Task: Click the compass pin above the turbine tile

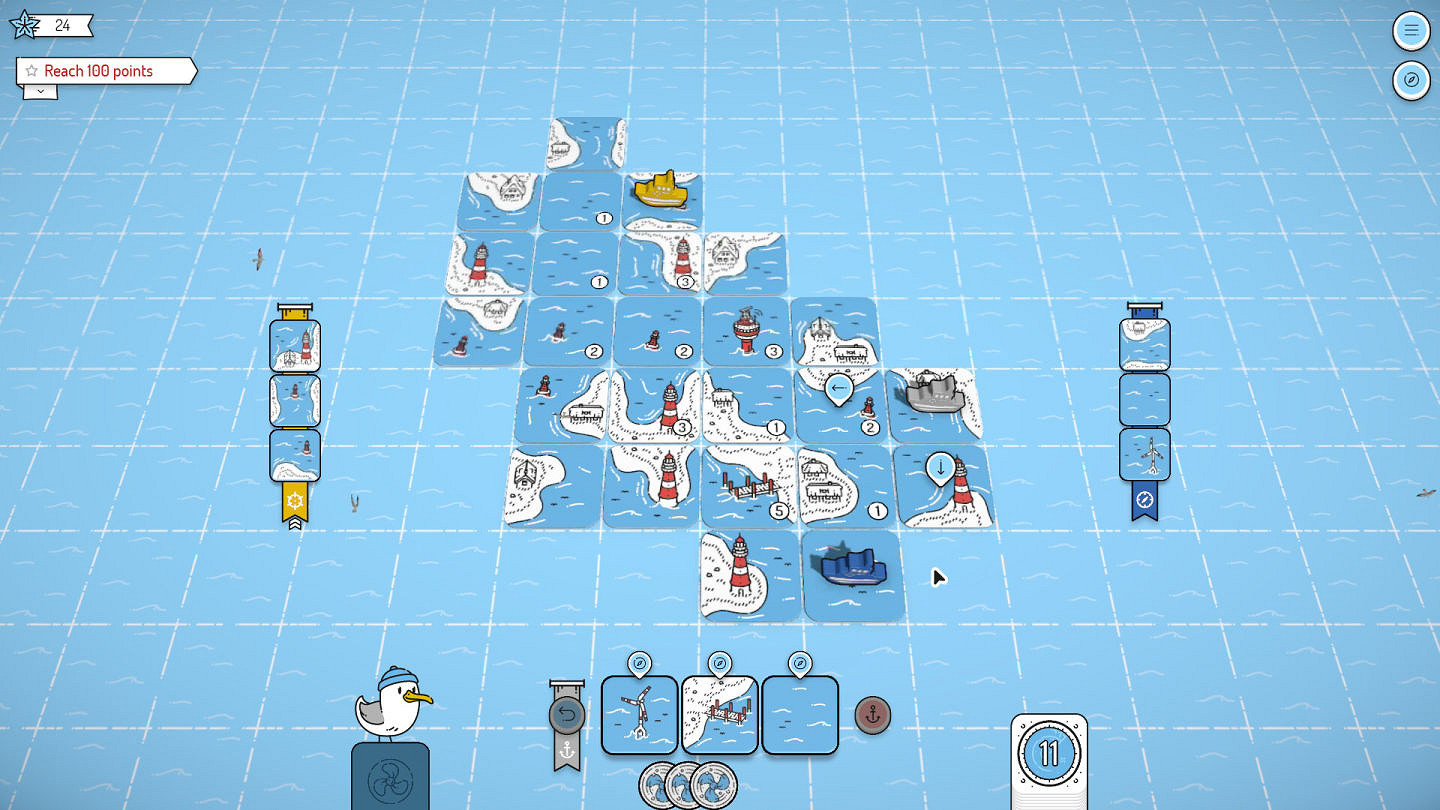Action: coord(639,662)
